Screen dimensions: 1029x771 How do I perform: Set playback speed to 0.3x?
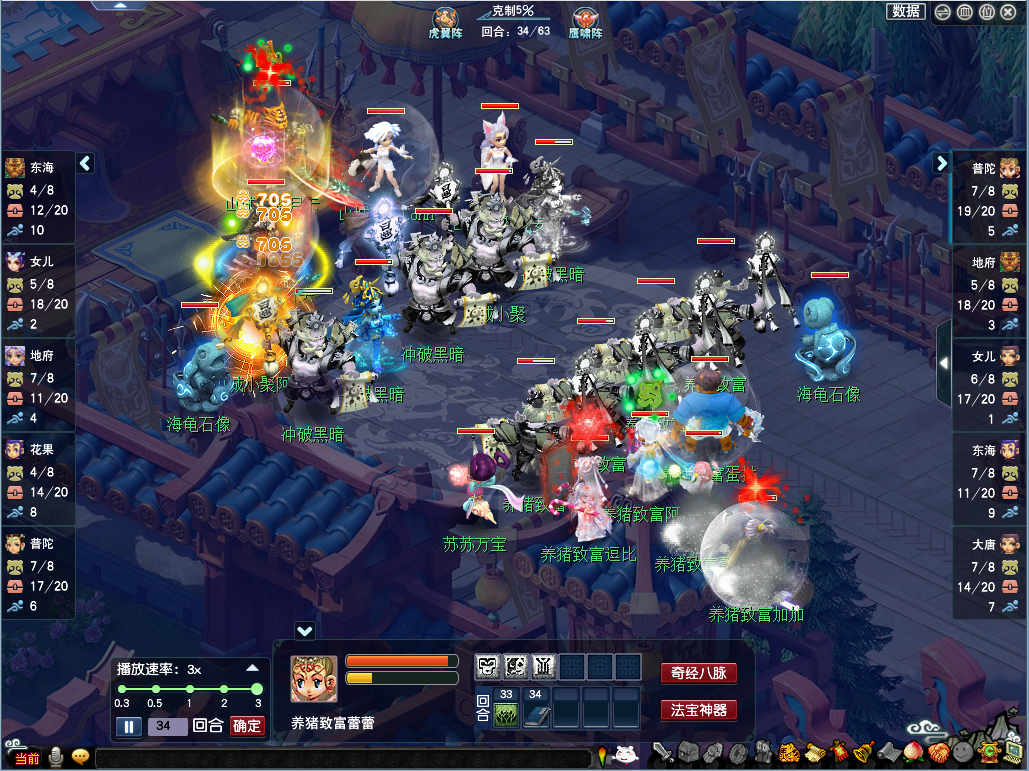121,689
